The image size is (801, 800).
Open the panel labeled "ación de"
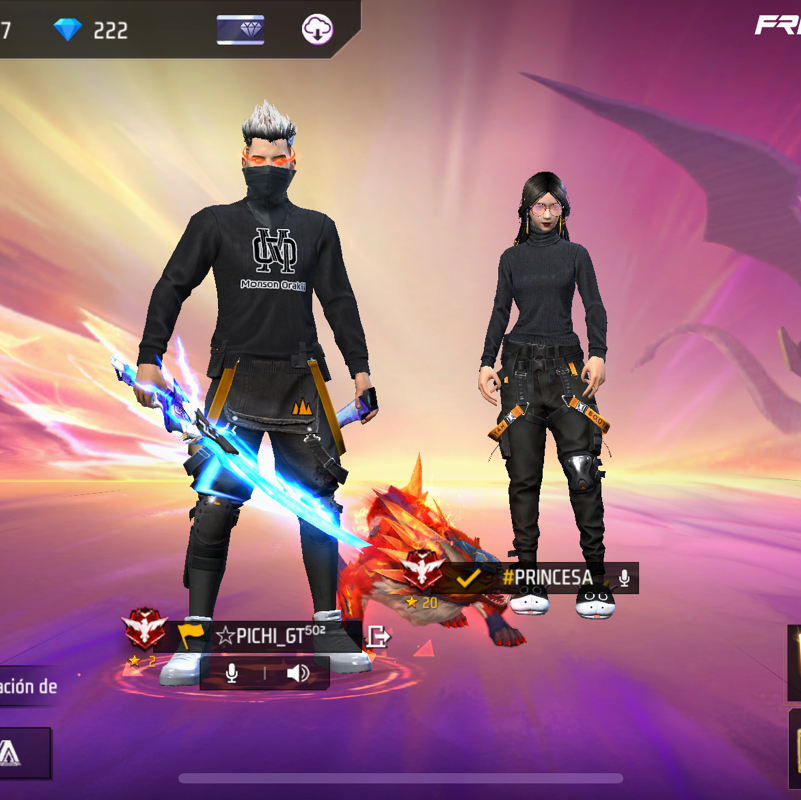(28, 687)
